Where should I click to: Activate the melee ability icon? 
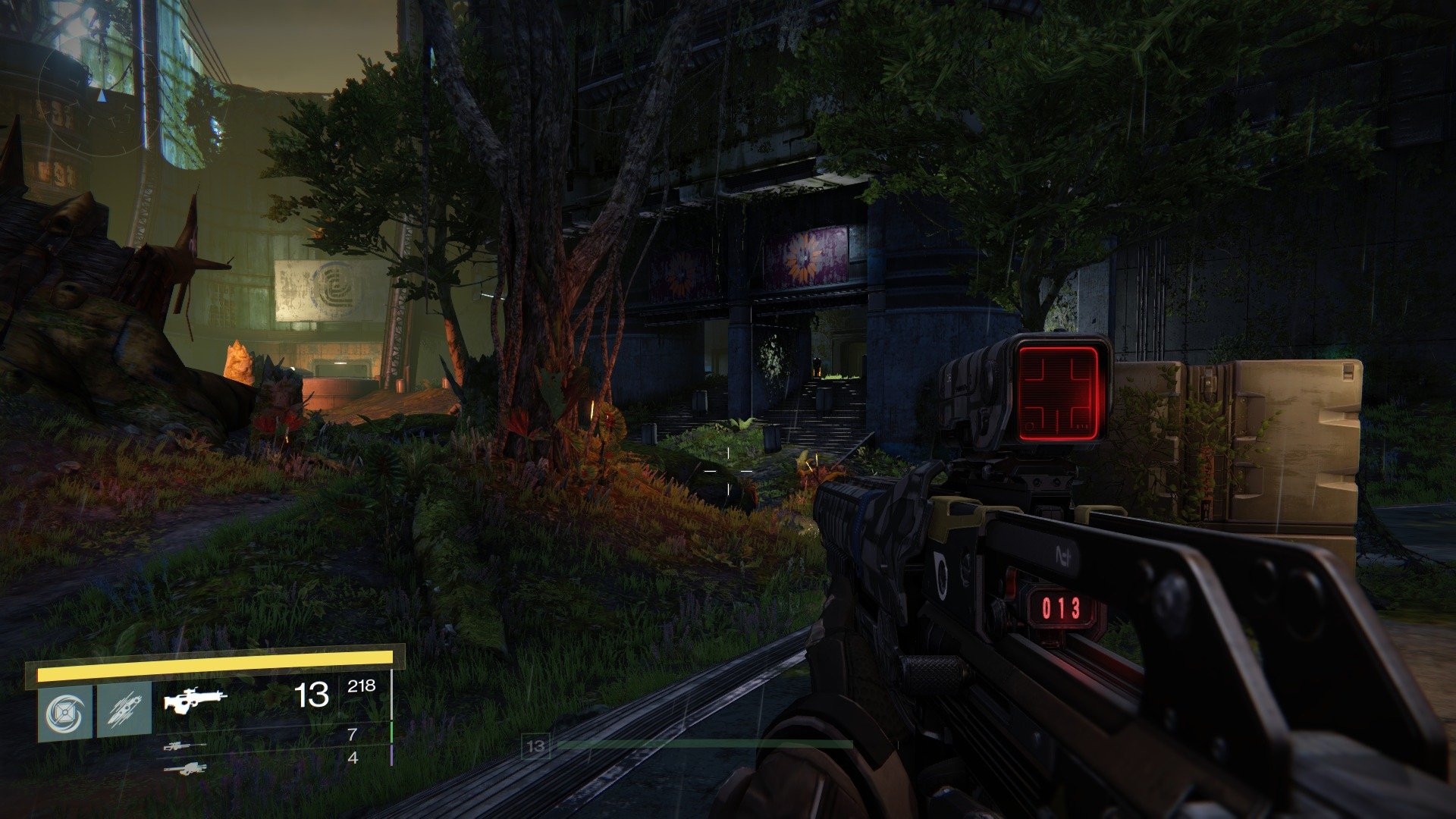pyautogui.click(x=124, y=711)
